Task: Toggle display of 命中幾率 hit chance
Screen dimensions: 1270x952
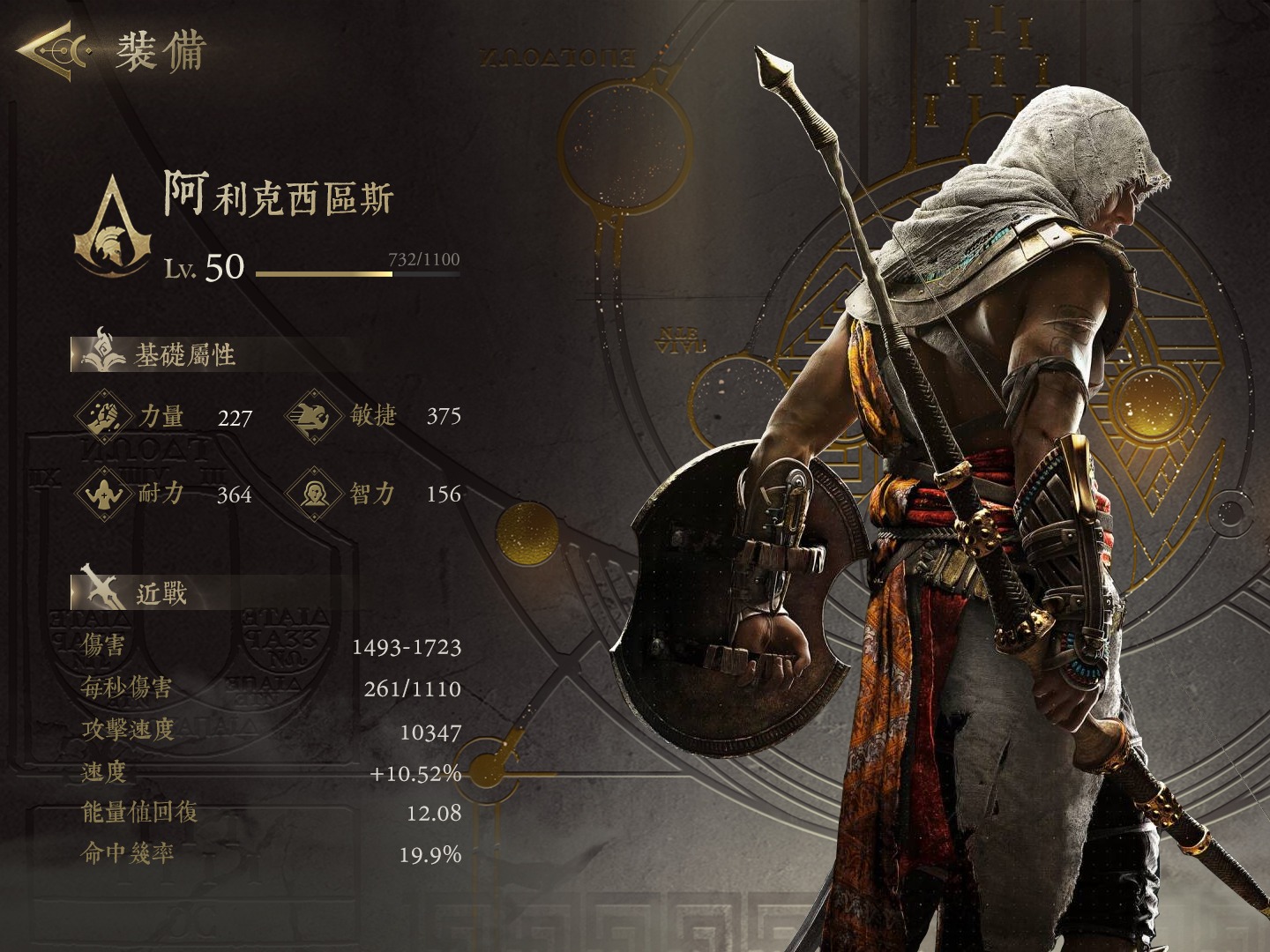Action: tap(265, 852)
